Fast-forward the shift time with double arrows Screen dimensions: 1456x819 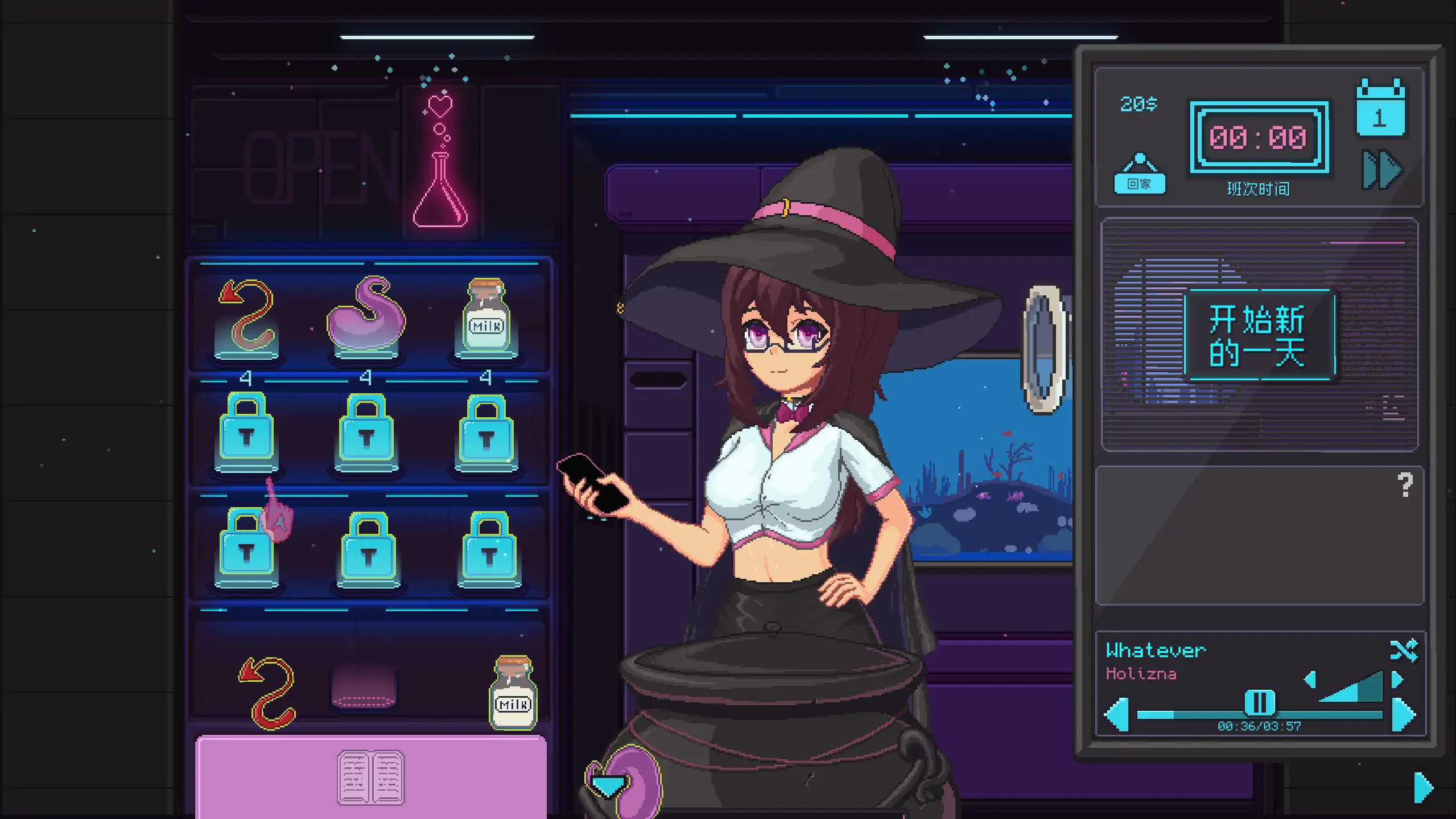click(x=1379, y=169)
